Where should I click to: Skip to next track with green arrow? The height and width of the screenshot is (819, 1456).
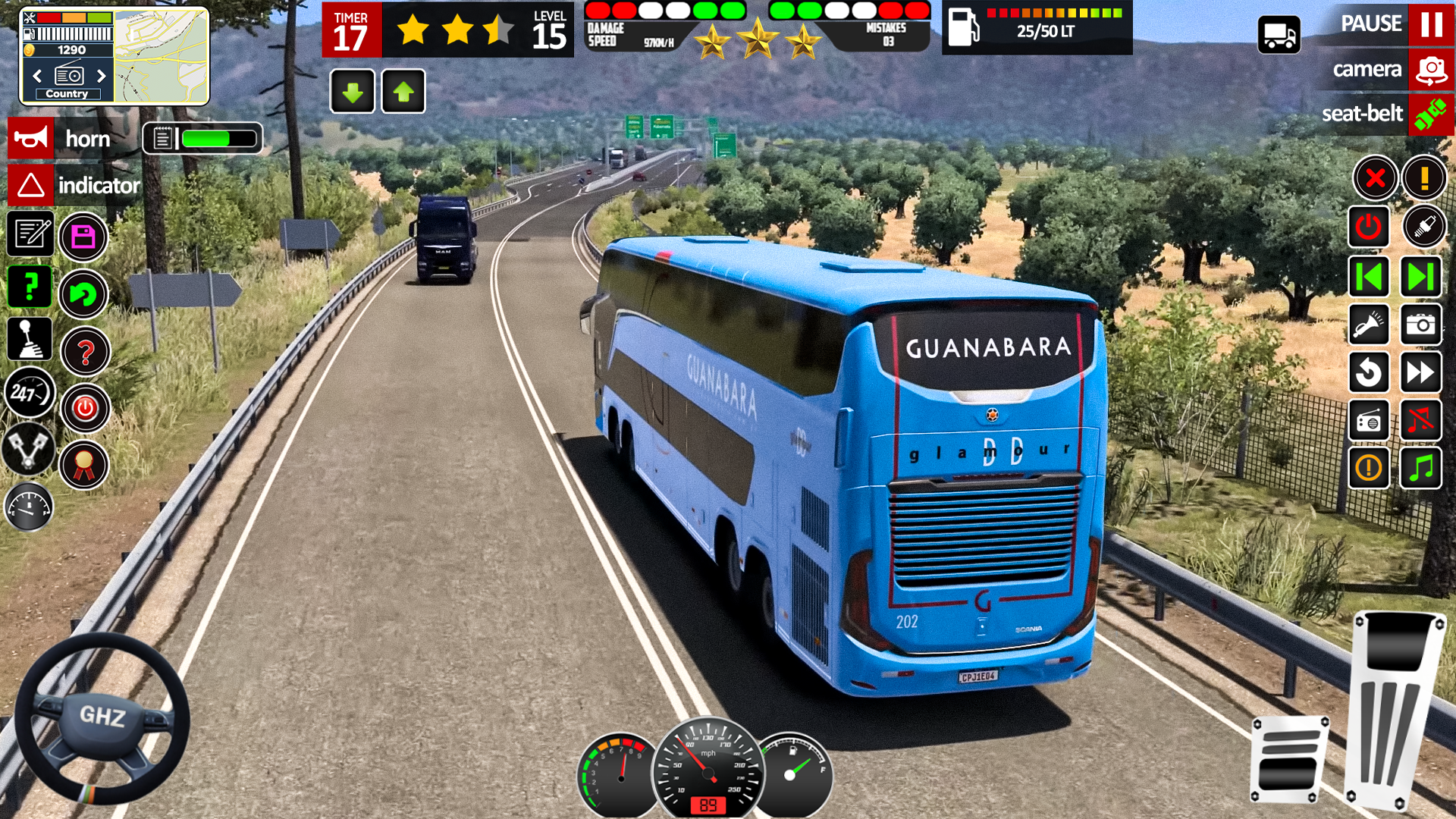pyautogui.click(x=1420, y=276)
